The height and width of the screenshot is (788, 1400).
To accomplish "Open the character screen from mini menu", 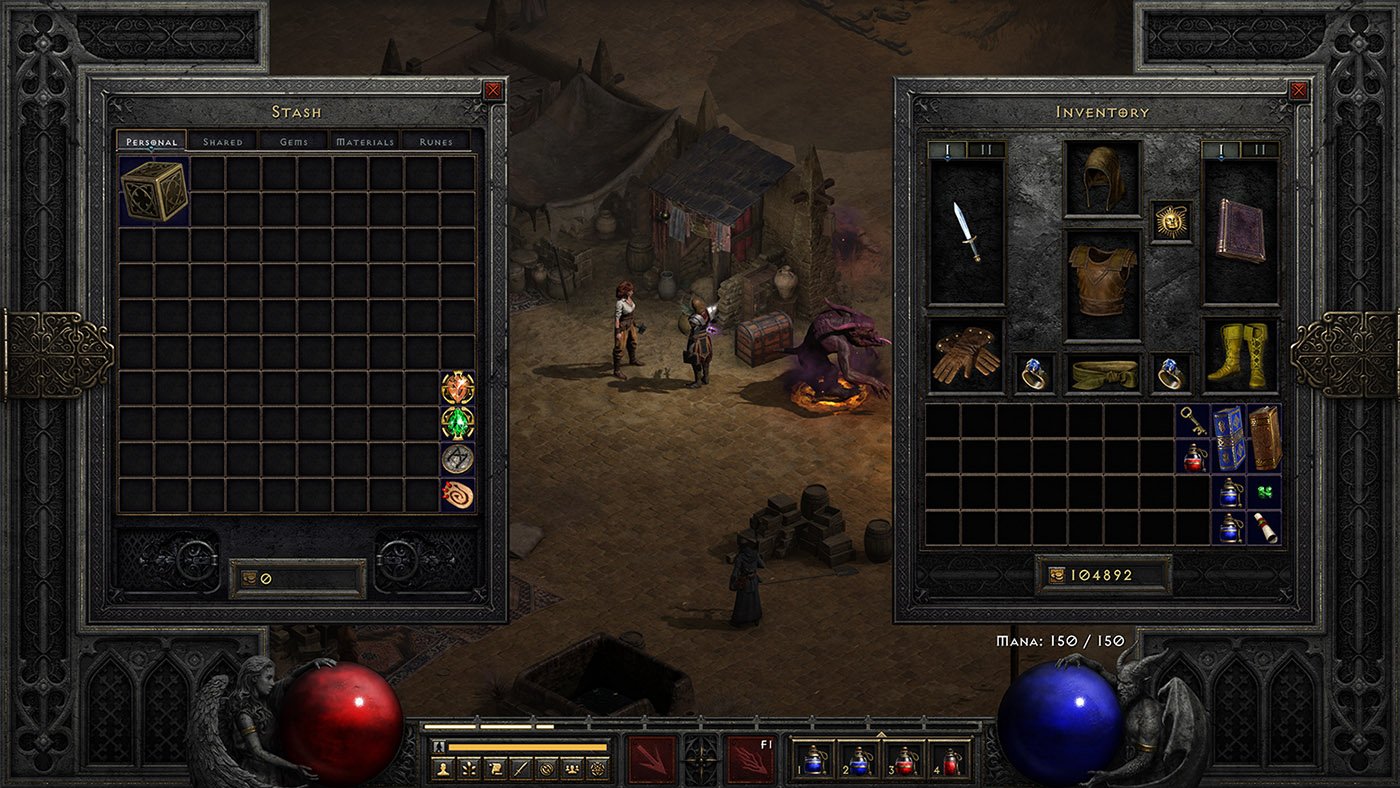I will point(442,769).
